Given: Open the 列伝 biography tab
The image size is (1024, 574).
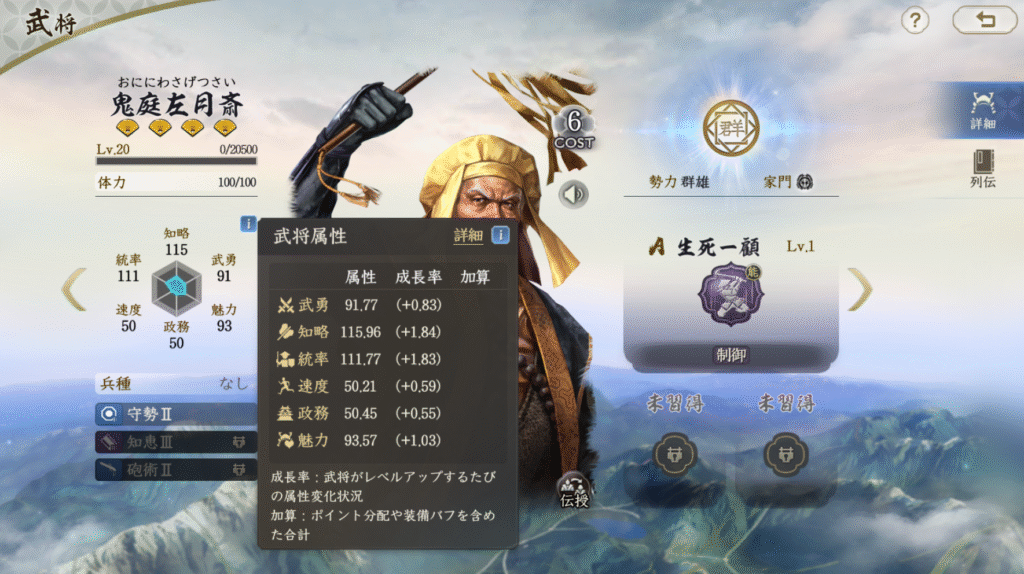Looking at the screenshot, I should coord(982,170).
